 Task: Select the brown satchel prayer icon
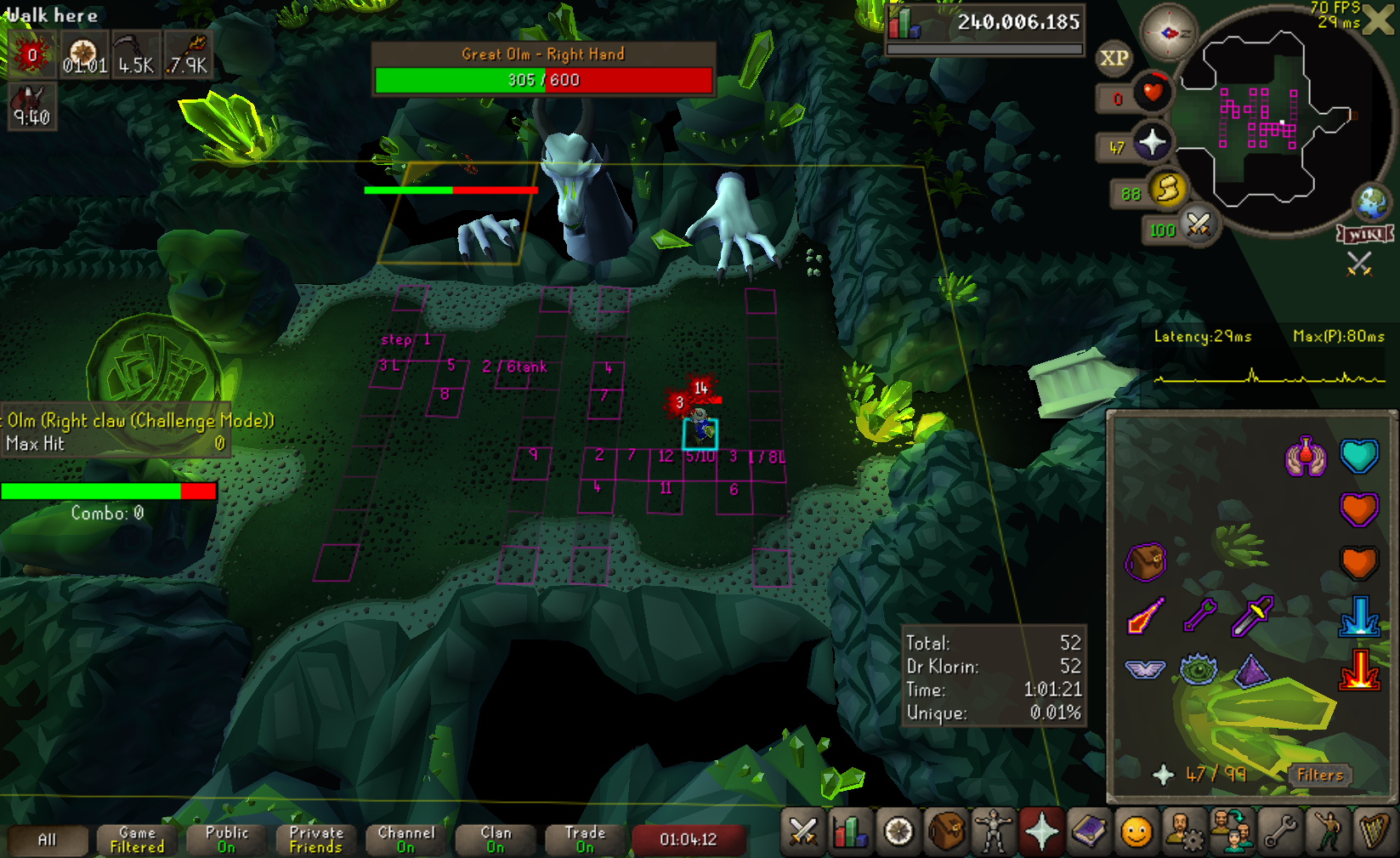[x=1145, y=562]
